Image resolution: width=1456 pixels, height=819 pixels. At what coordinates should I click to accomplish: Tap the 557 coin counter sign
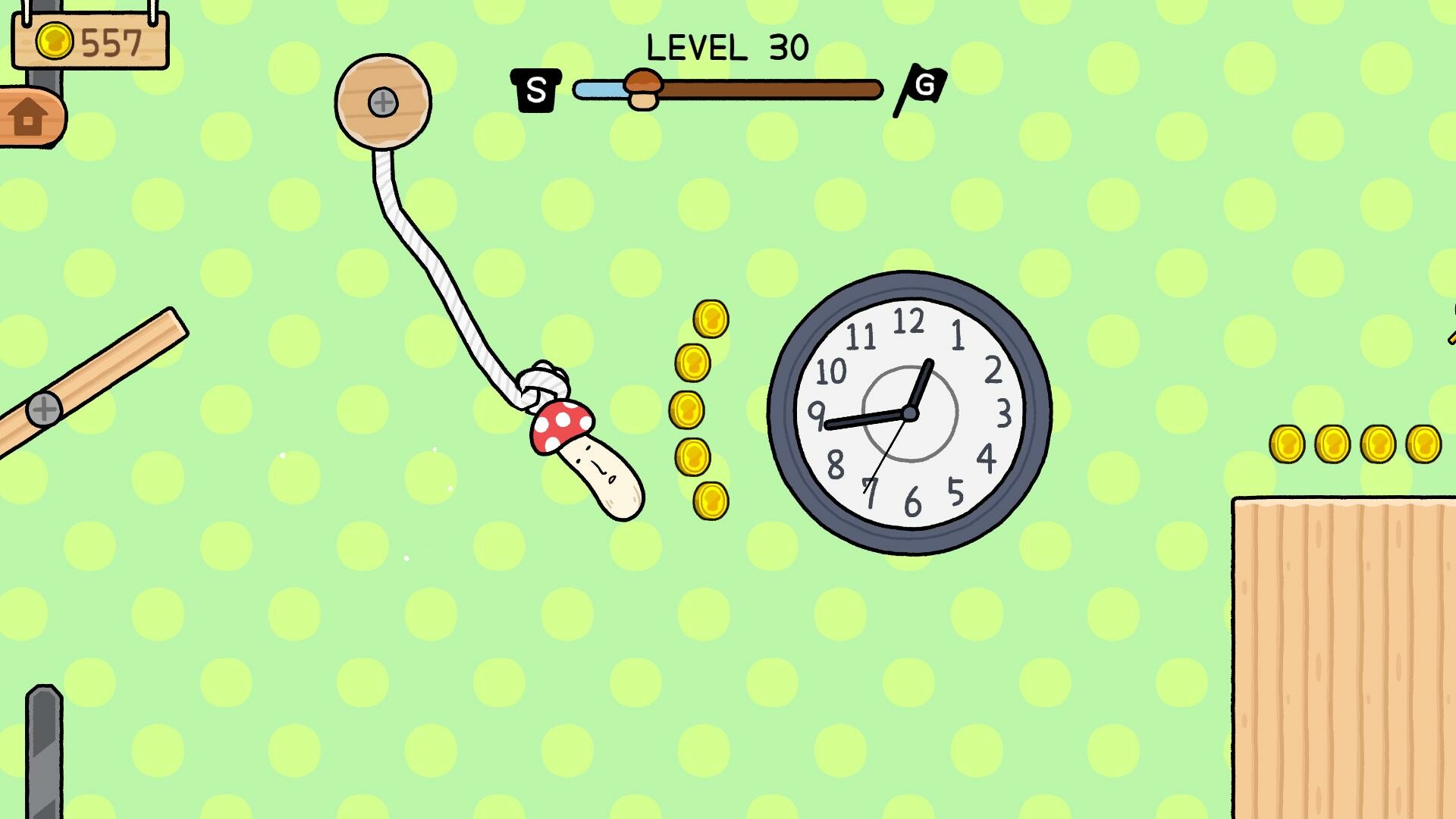[89, 42]
